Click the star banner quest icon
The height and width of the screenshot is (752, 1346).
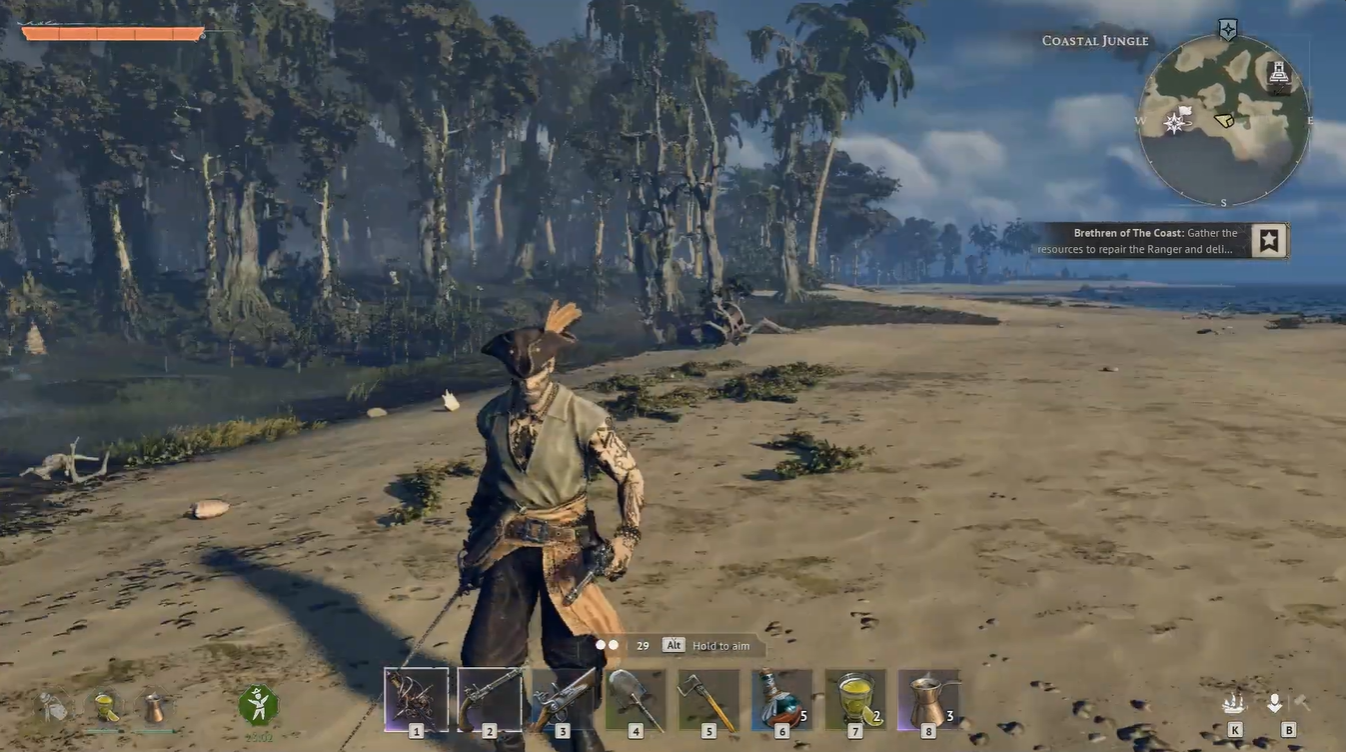(1269, 240)
